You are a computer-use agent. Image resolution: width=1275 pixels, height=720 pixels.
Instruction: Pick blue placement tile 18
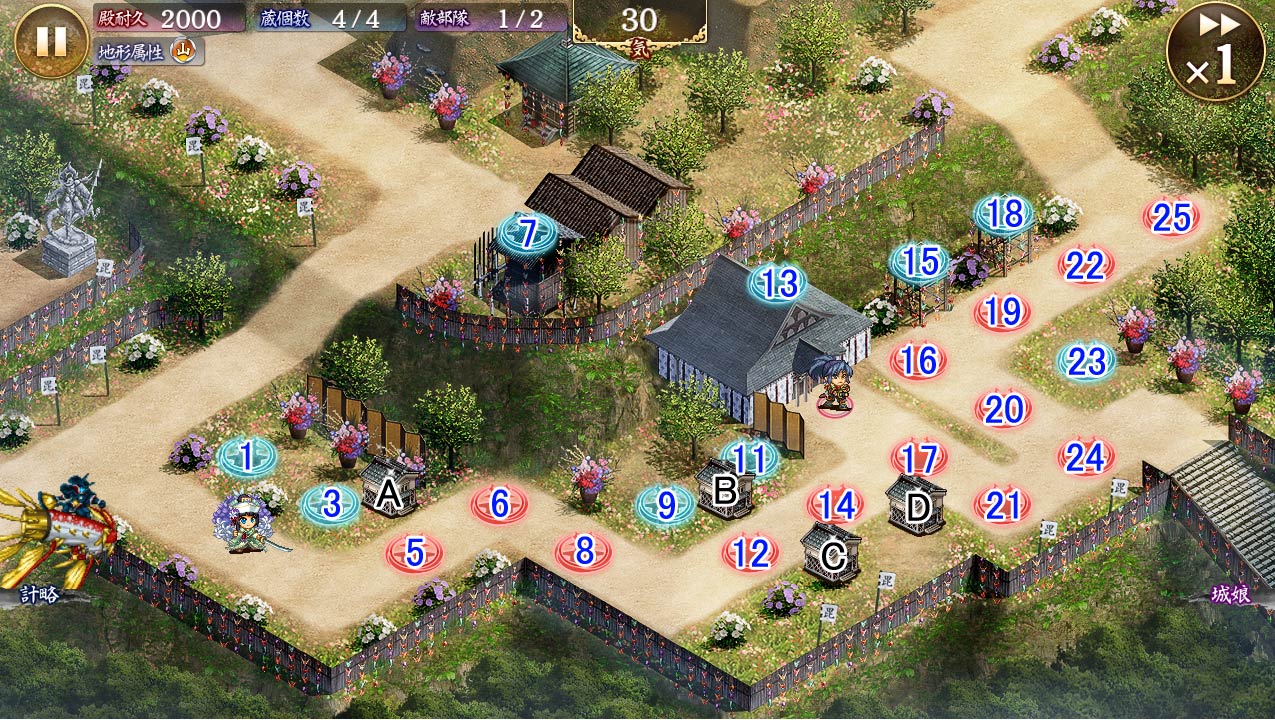click(1005, 214)
